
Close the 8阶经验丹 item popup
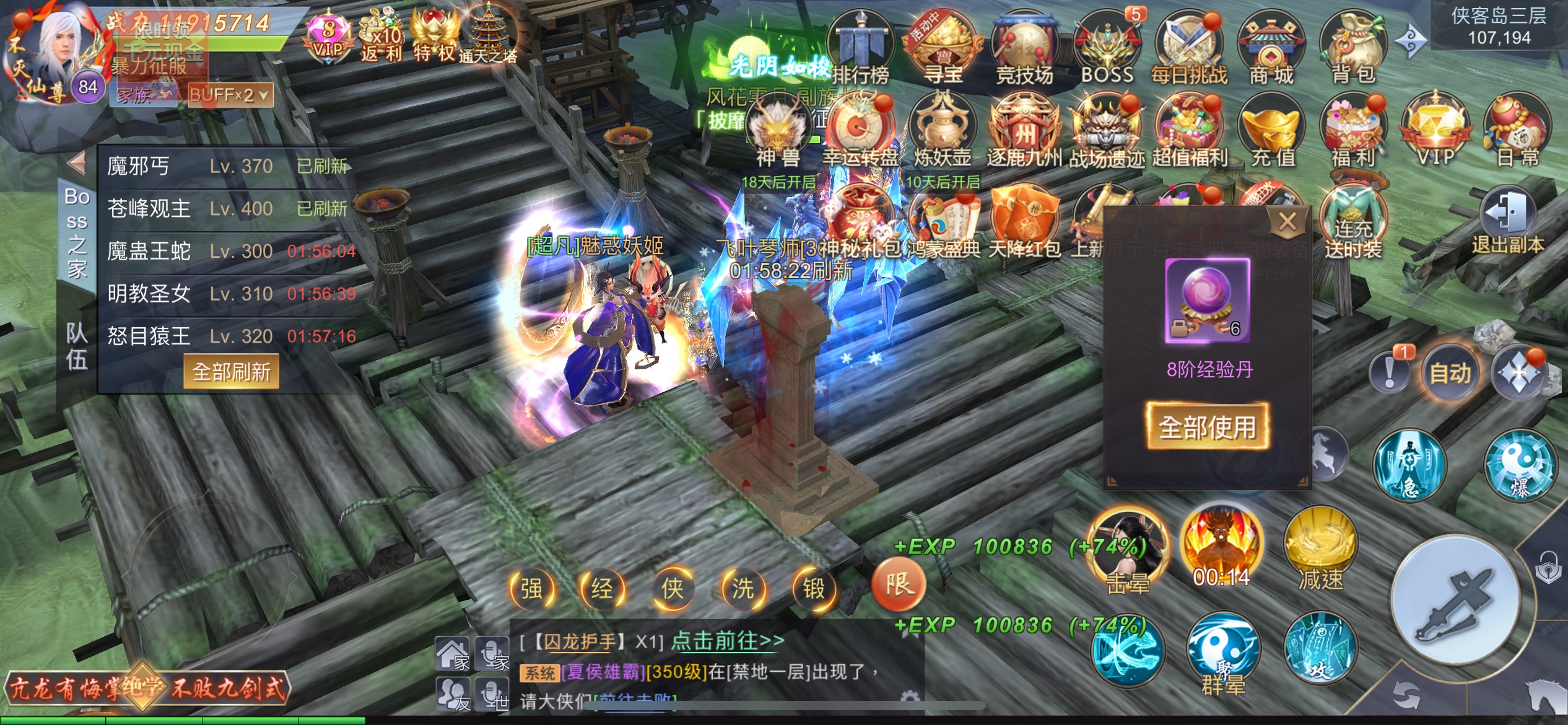(x=1287, y=221)
